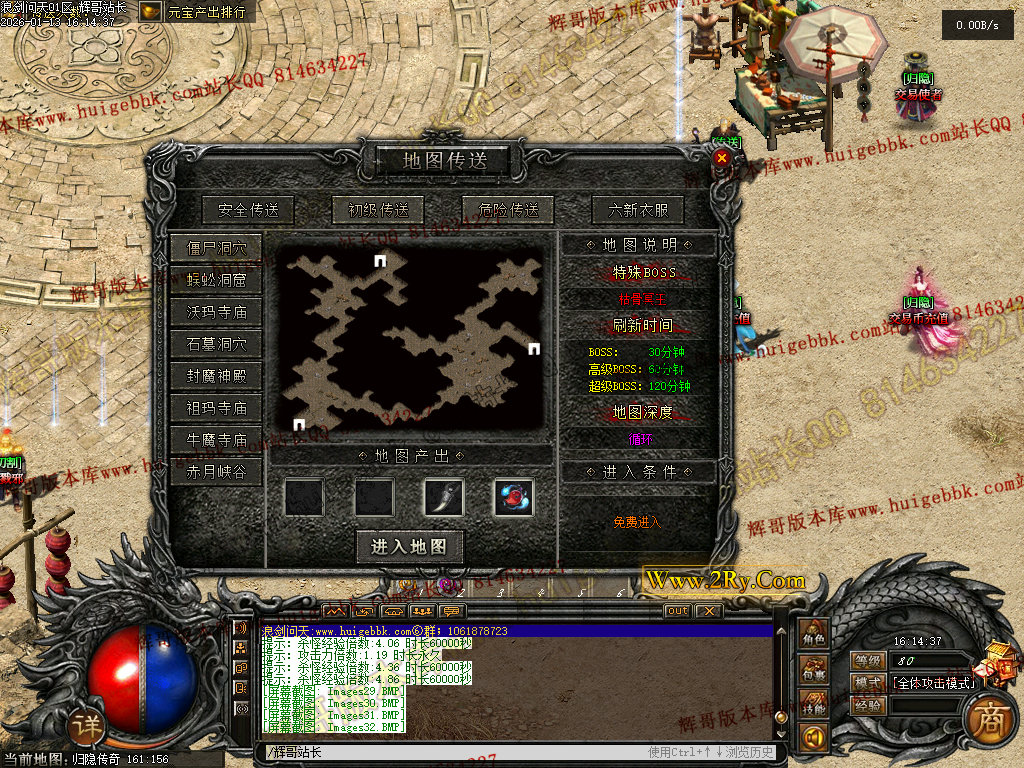
Task: Close the 地图传送 teleport window
Action: pos(722,158)
